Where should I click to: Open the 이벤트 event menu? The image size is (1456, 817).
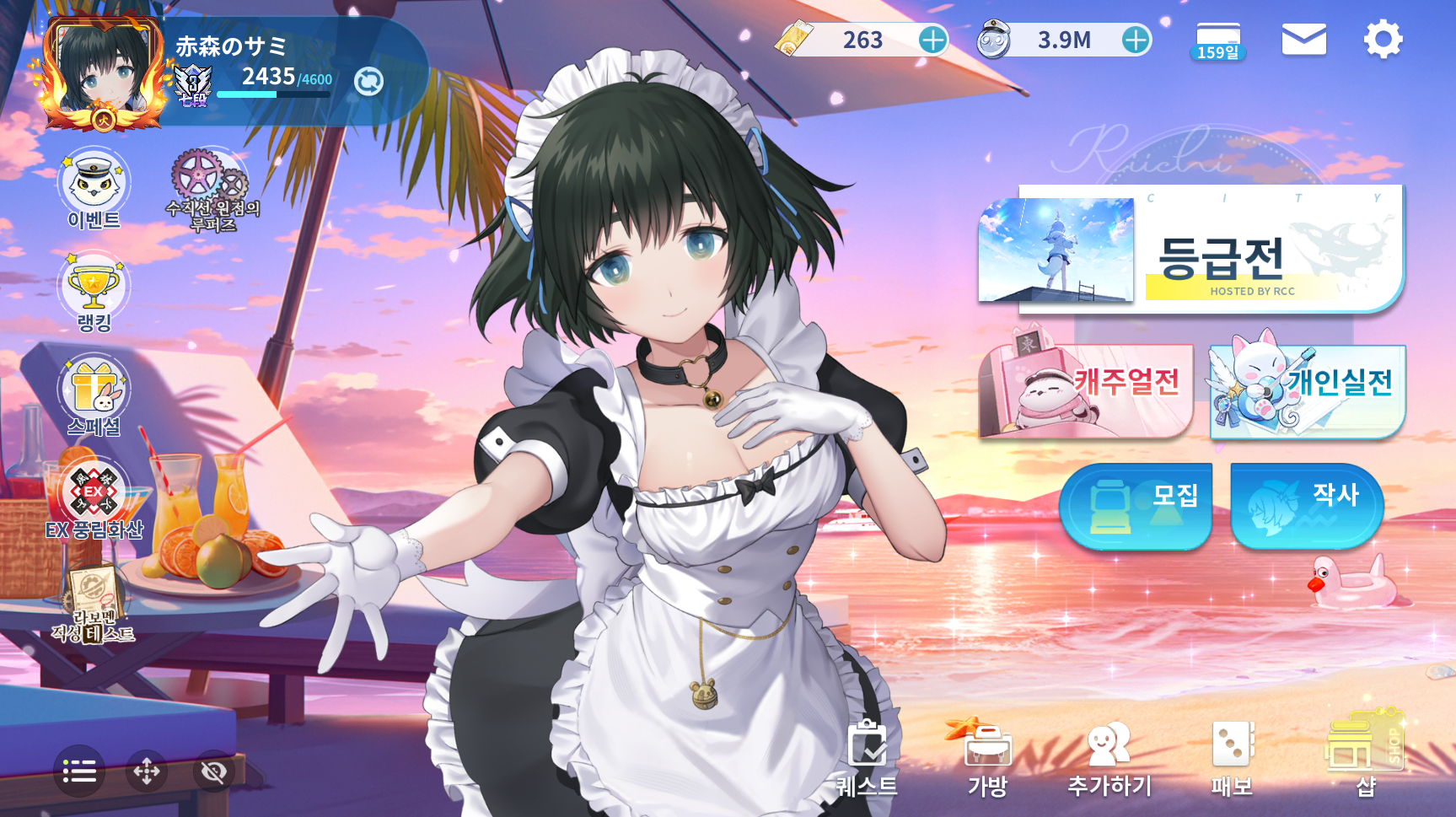[94, 189]
